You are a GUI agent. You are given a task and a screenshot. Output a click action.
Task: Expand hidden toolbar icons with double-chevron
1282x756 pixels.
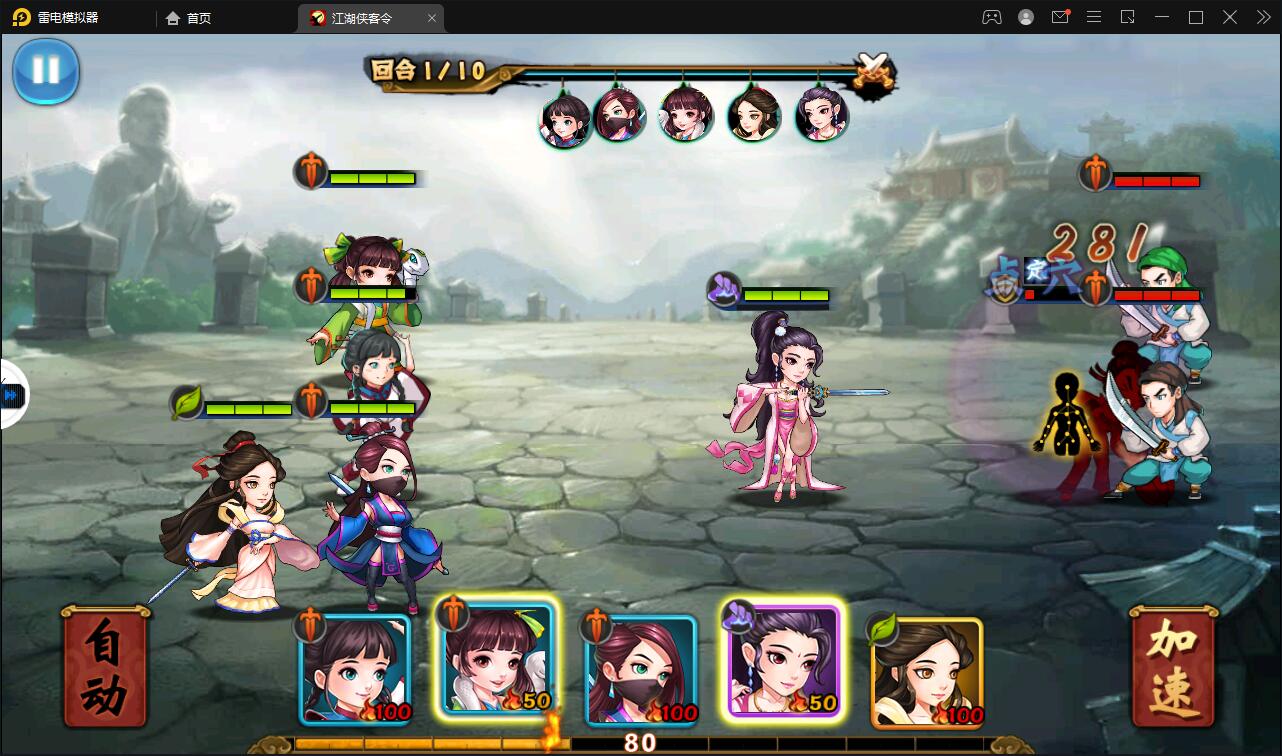1263,17
